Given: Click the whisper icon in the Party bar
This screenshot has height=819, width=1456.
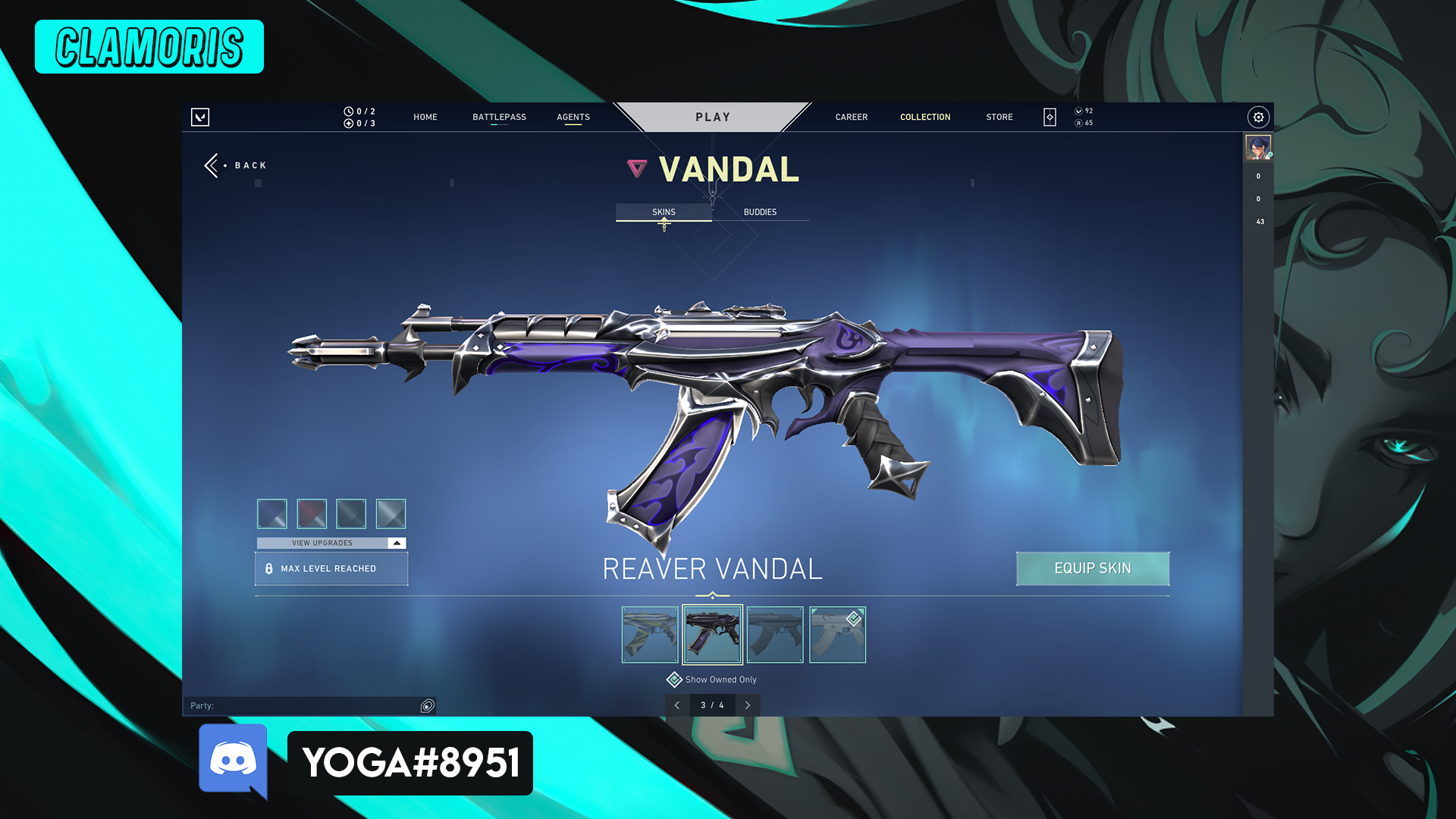Looking at the screenshot, I should [x=425, y=705].
